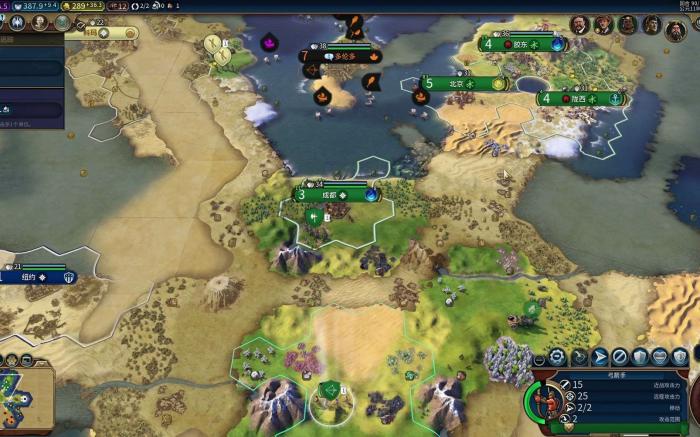The width and height of the screenshot is (700, 437).
Task: Activate the ranged attack arrow action
Action: tap(600, 357)
